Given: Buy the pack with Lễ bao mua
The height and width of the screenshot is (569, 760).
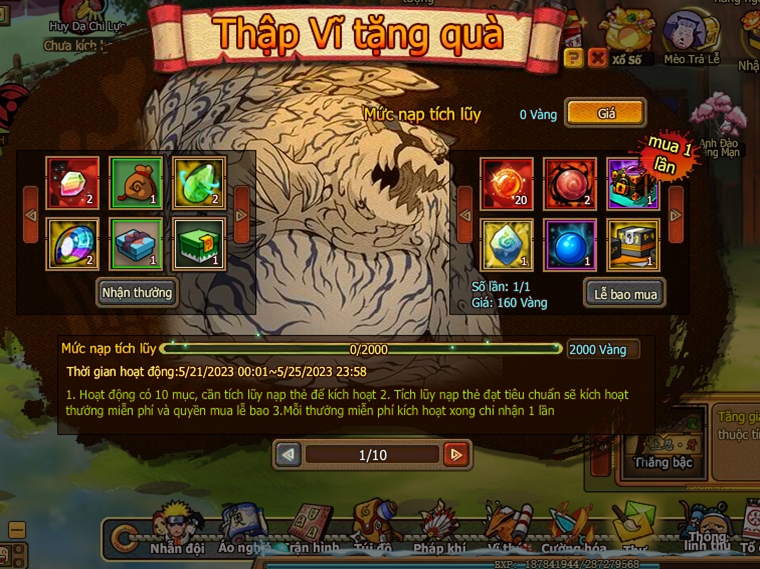Looking at the screenshot, I should [x=624, y=293].
